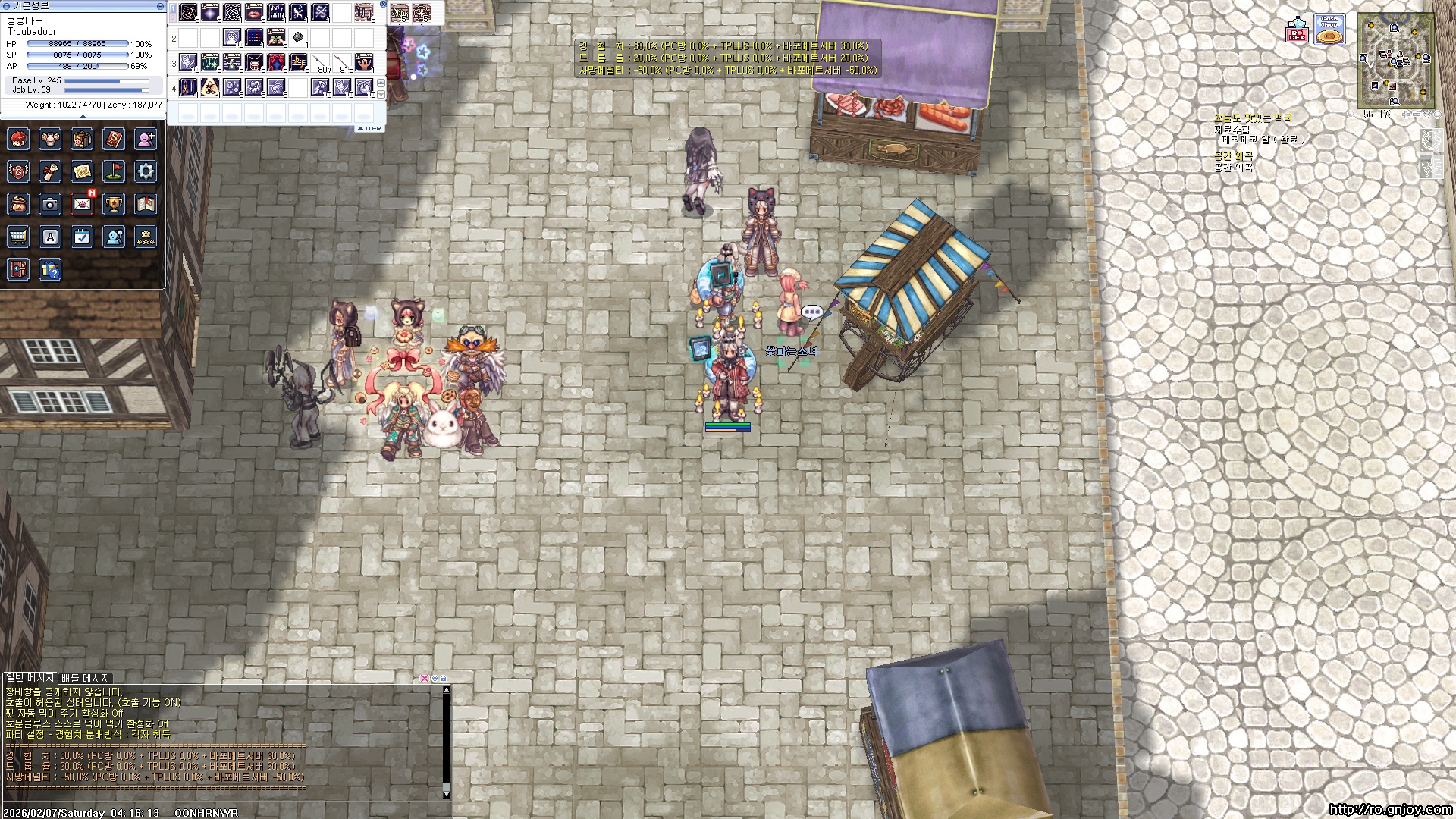Open the shopping cart icon
Screen dimensions: 1456x819
[18, 237]
